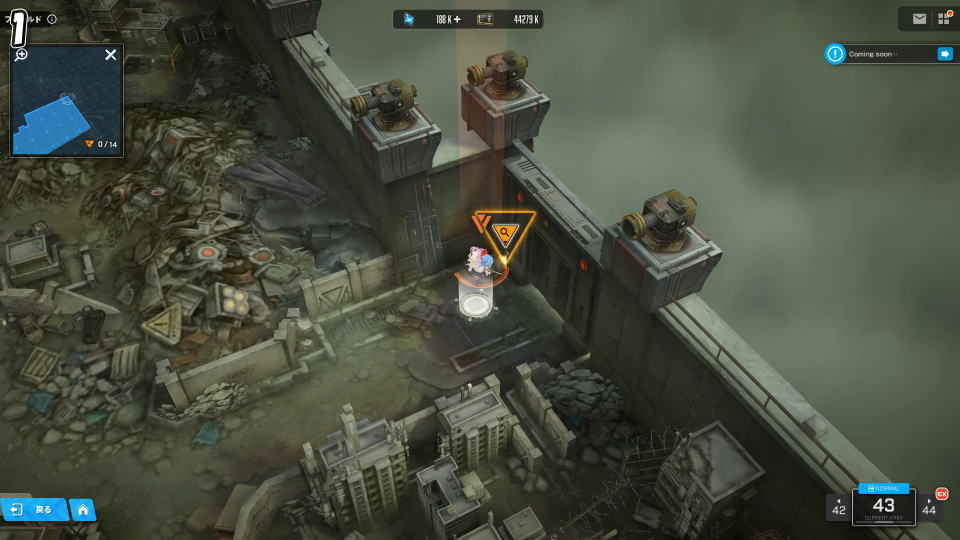960x540 pixels.
Task: Add more blue gems with the plus
Action: (457, 19)
